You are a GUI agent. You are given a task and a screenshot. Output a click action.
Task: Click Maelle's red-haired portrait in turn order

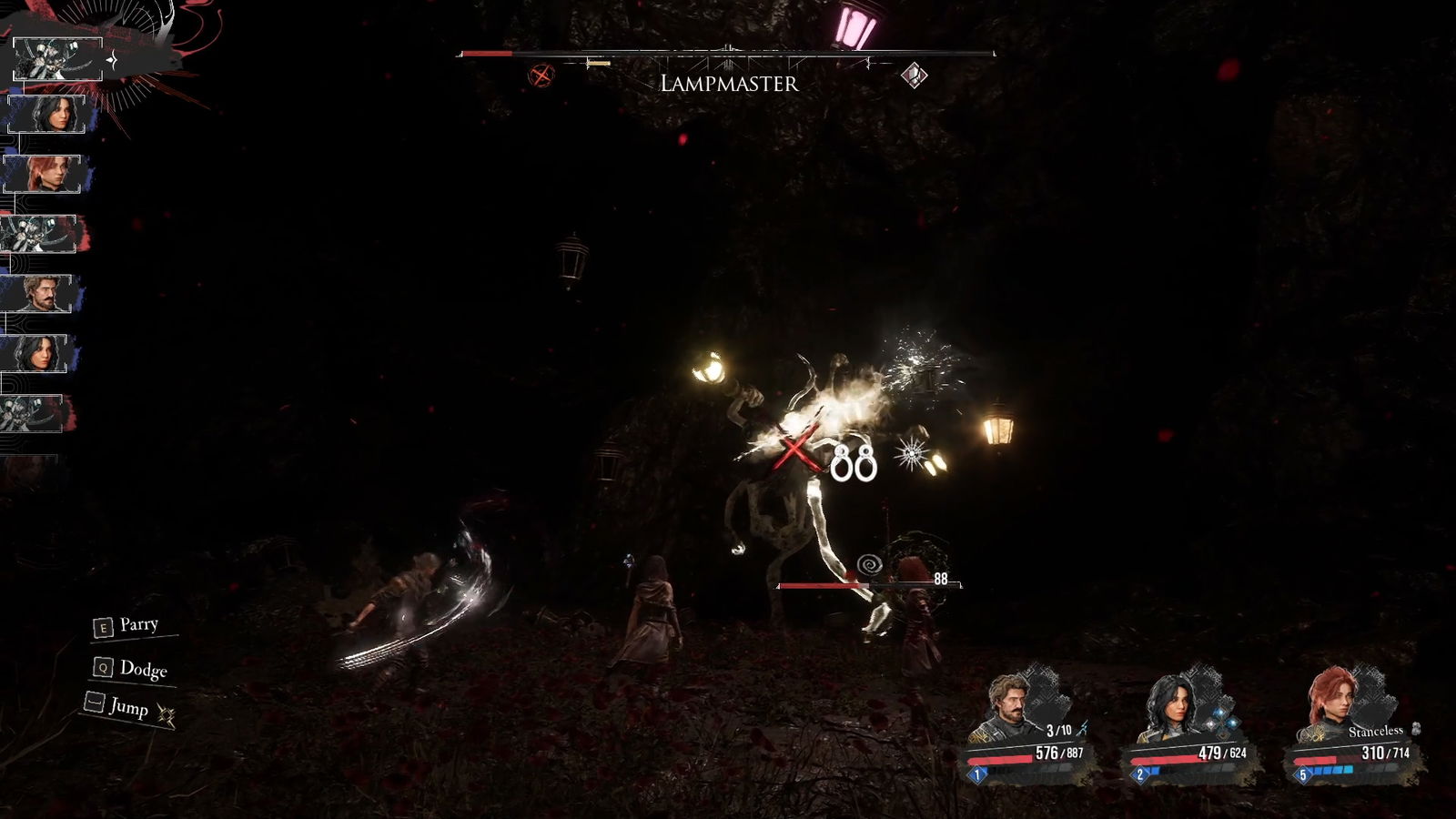click(x=43, y=174)
